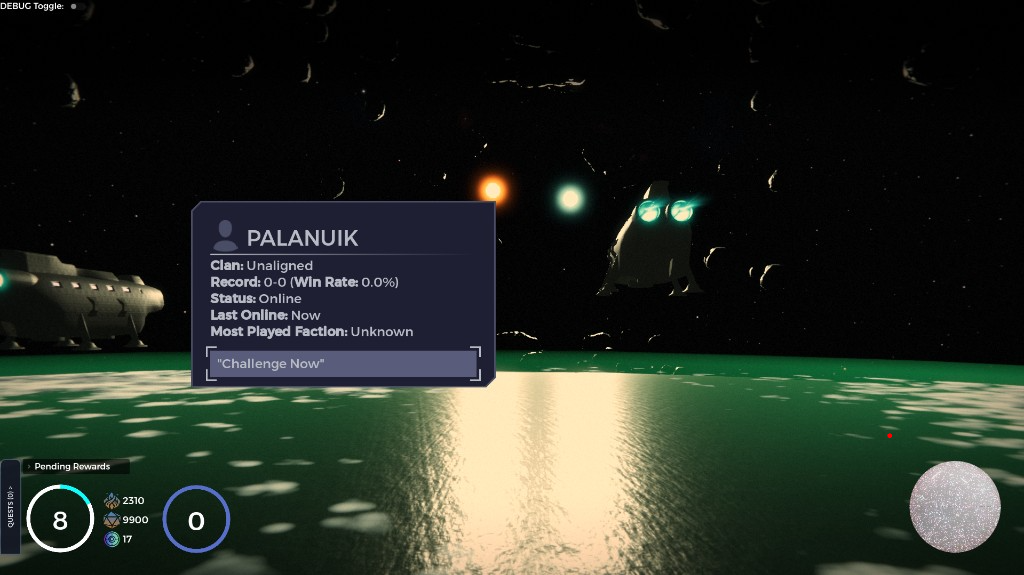Switch the DEBUG toggle
The height and width of the screenshot is (575, 1024).
(x=73, y=6)
